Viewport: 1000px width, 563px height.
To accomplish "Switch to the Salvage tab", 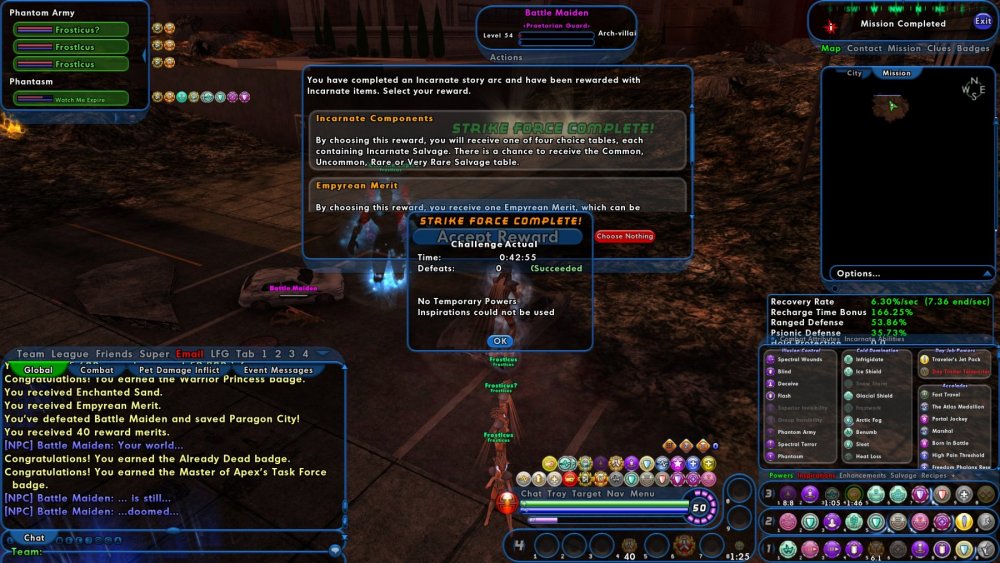I will click(903, 476).
